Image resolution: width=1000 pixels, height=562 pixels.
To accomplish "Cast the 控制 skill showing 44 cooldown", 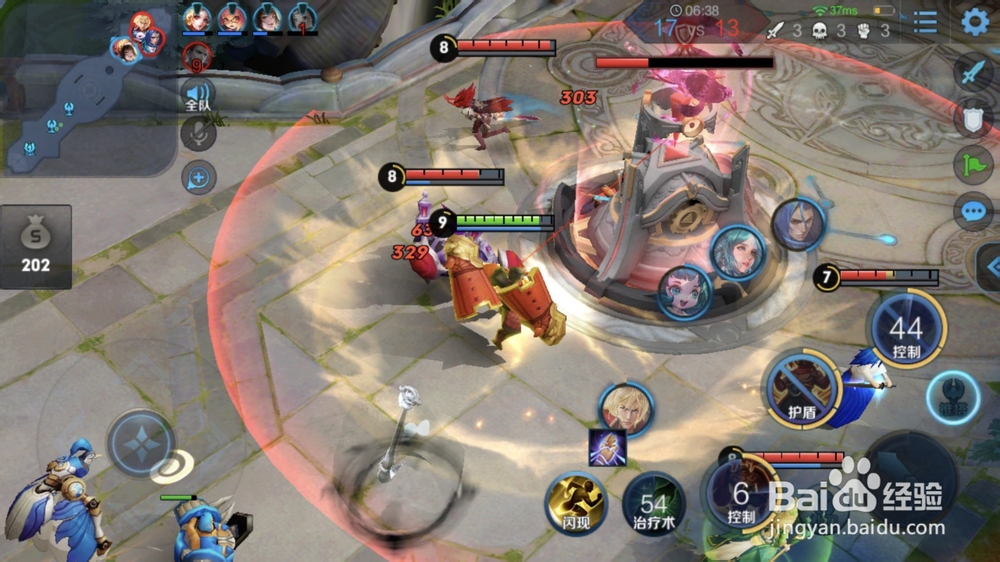I will click(x=905, y=330).
